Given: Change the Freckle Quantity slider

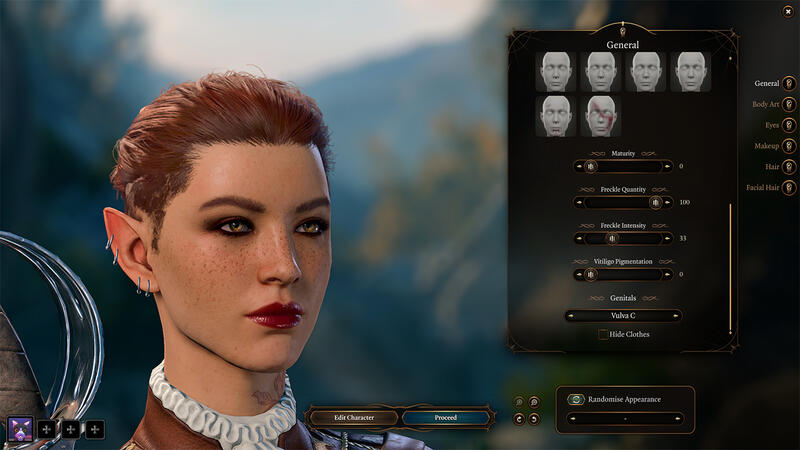Looking at the screenshot, I should (x=655, y=202).
